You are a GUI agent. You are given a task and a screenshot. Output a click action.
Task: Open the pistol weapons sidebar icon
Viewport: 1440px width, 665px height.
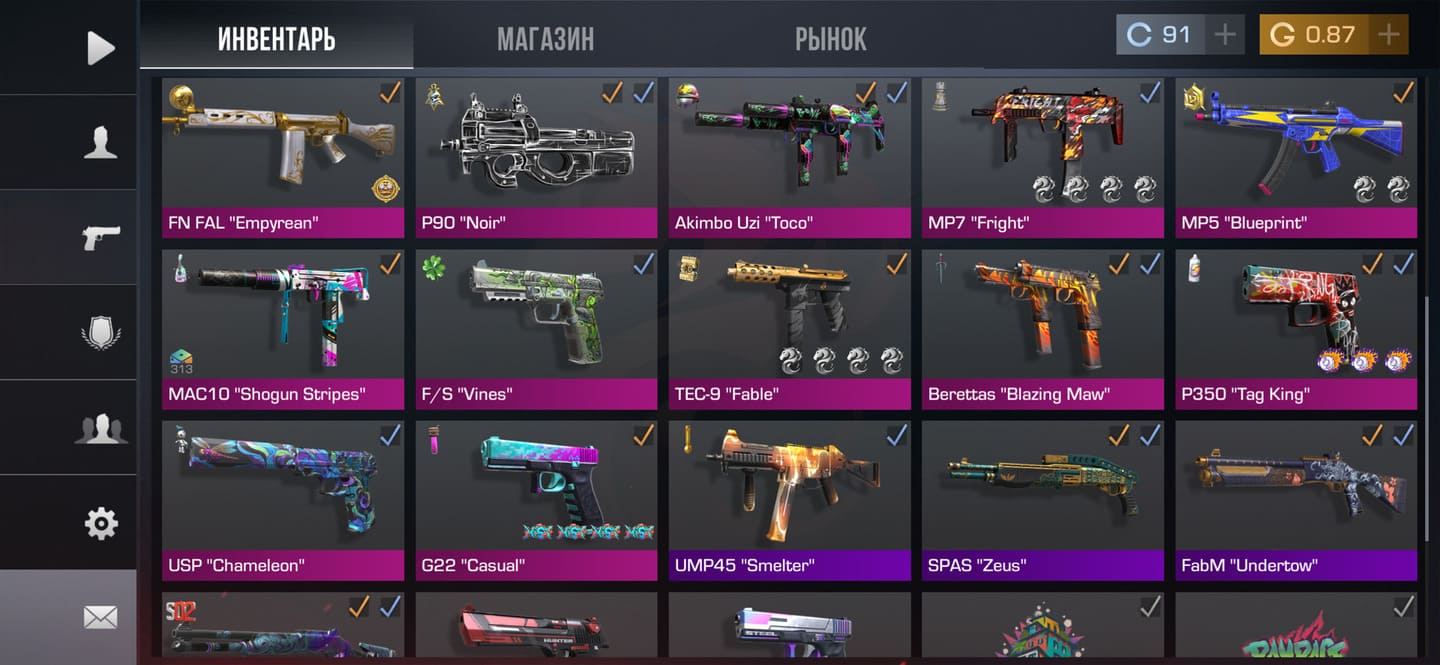pyautogui.click(x=100, y=238)
